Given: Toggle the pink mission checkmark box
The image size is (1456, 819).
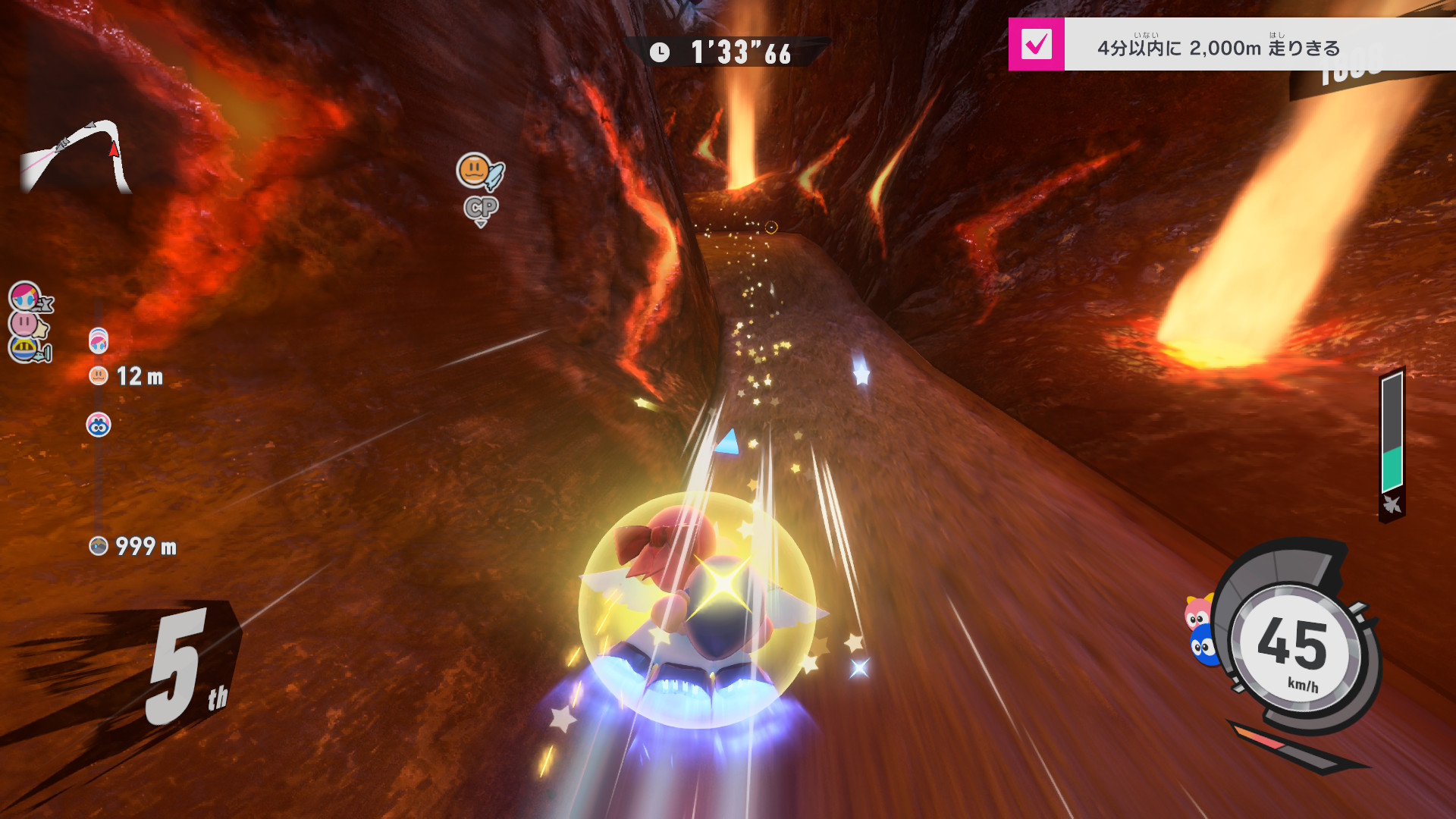Looking at the screenshot, I should (1036, 45).
